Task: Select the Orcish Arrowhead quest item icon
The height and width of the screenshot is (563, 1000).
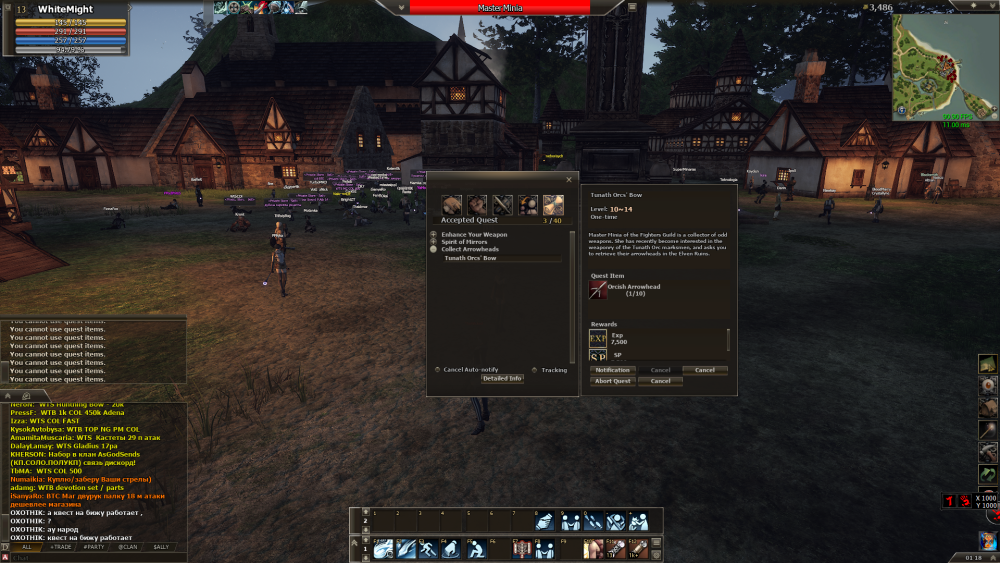Action: [598, 290]
